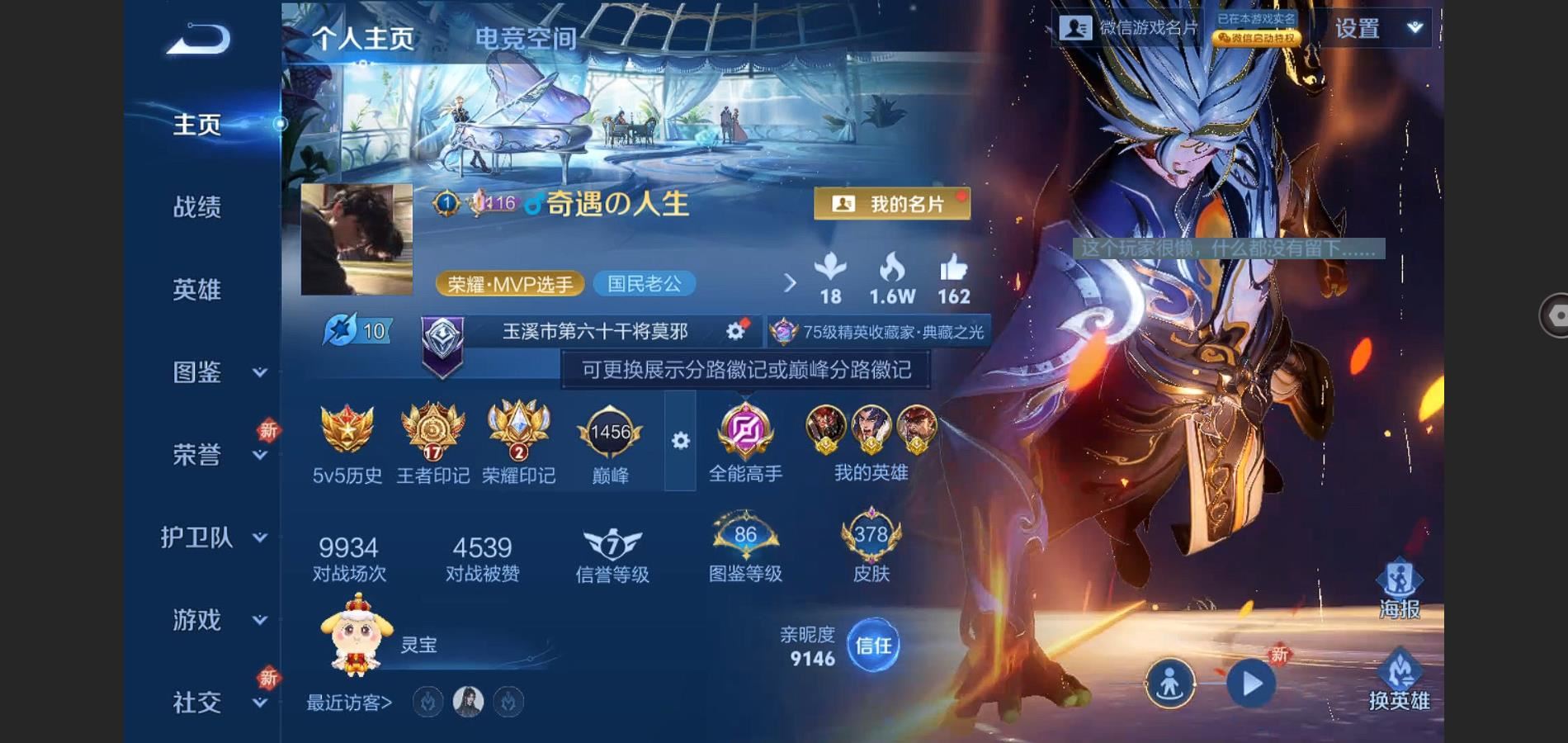
Task: Select 战绩 in the left sidebar
Action: [x=200, y=206]
